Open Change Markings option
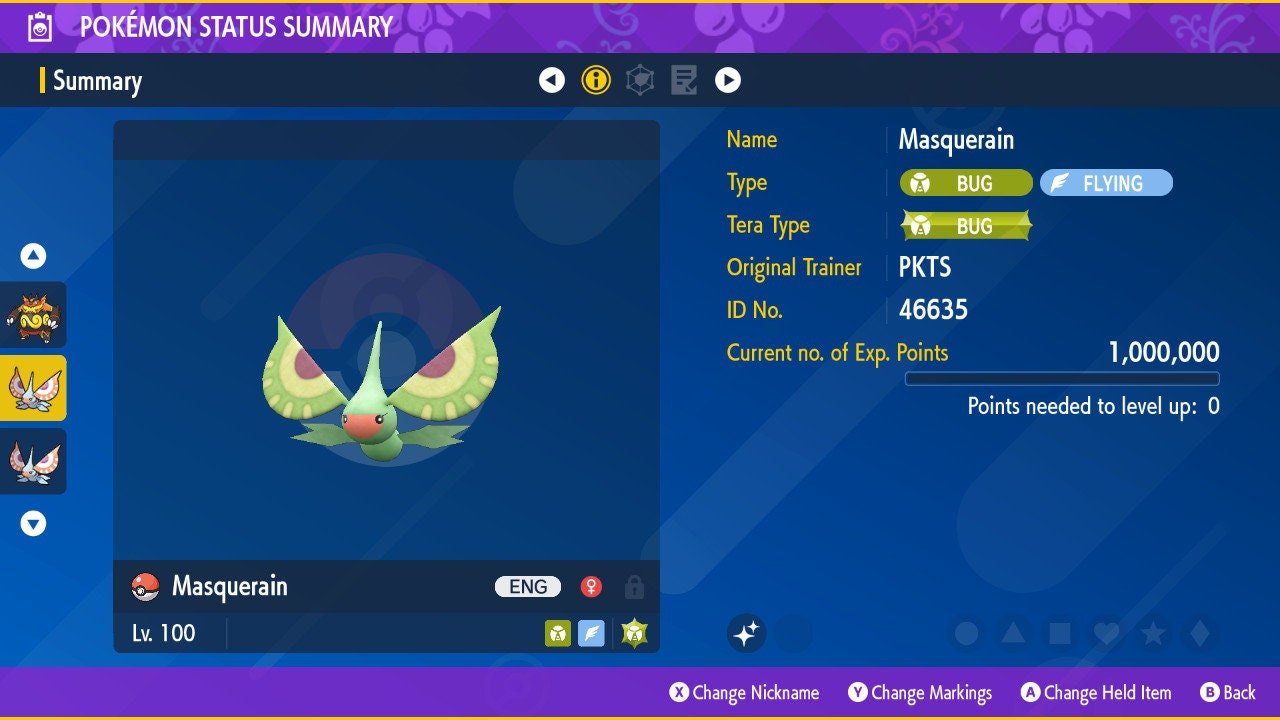Viewport: 1280px width, 720px height. click(x=920, y=692)
